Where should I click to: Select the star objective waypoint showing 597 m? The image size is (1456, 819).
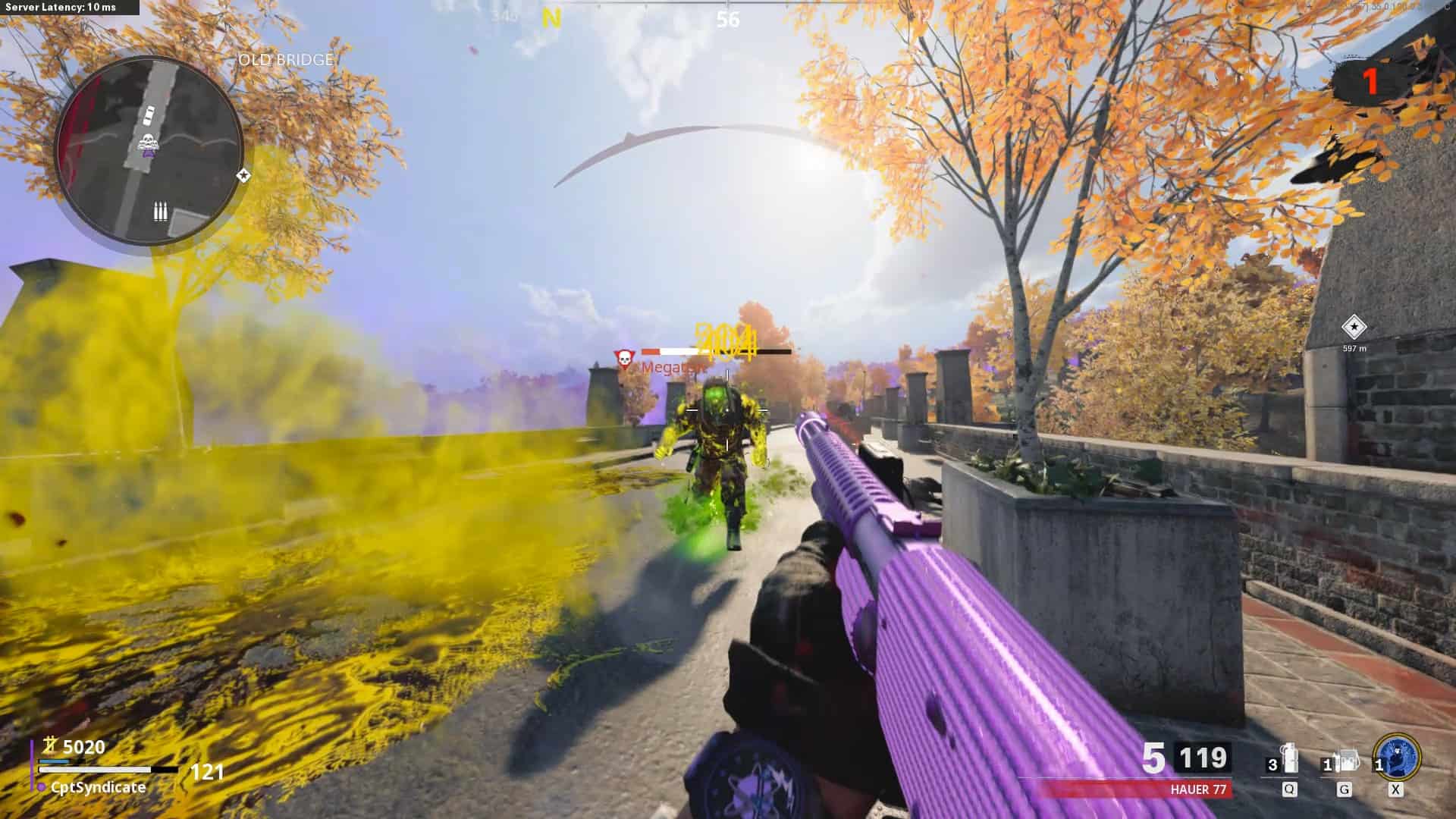pos(1354,328)
